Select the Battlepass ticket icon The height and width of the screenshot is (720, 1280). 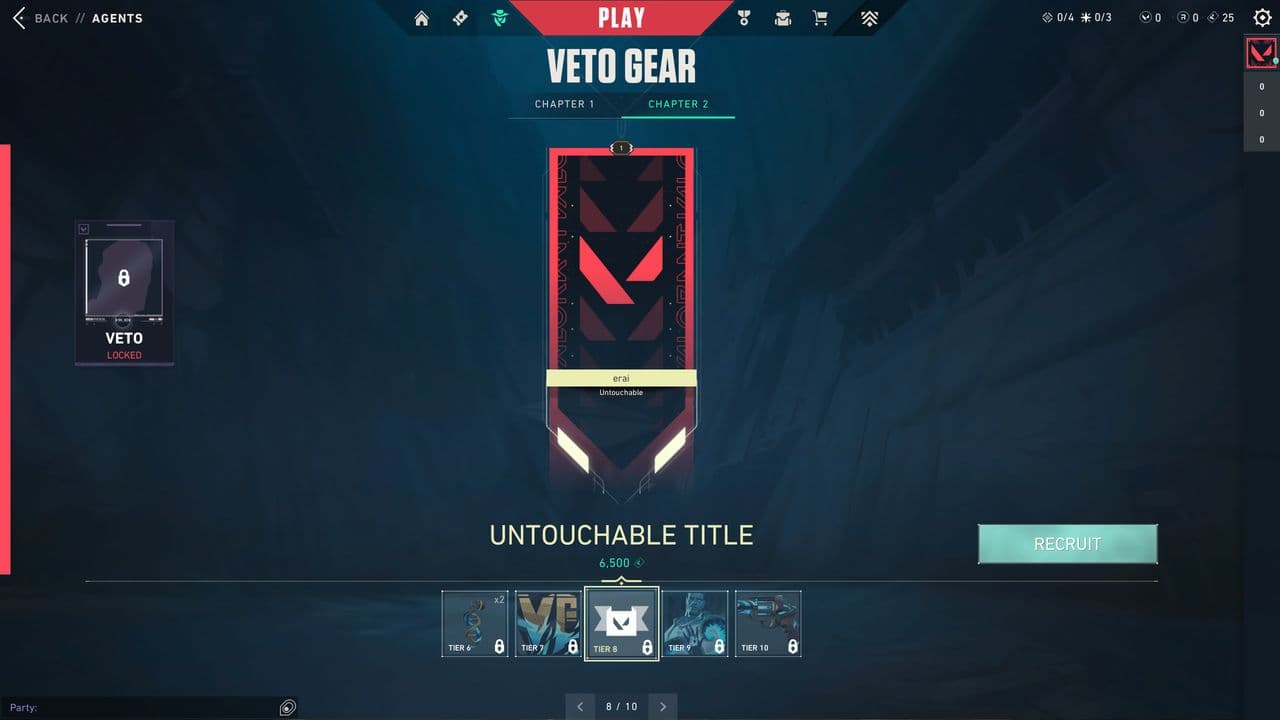(x=459, y=18)
